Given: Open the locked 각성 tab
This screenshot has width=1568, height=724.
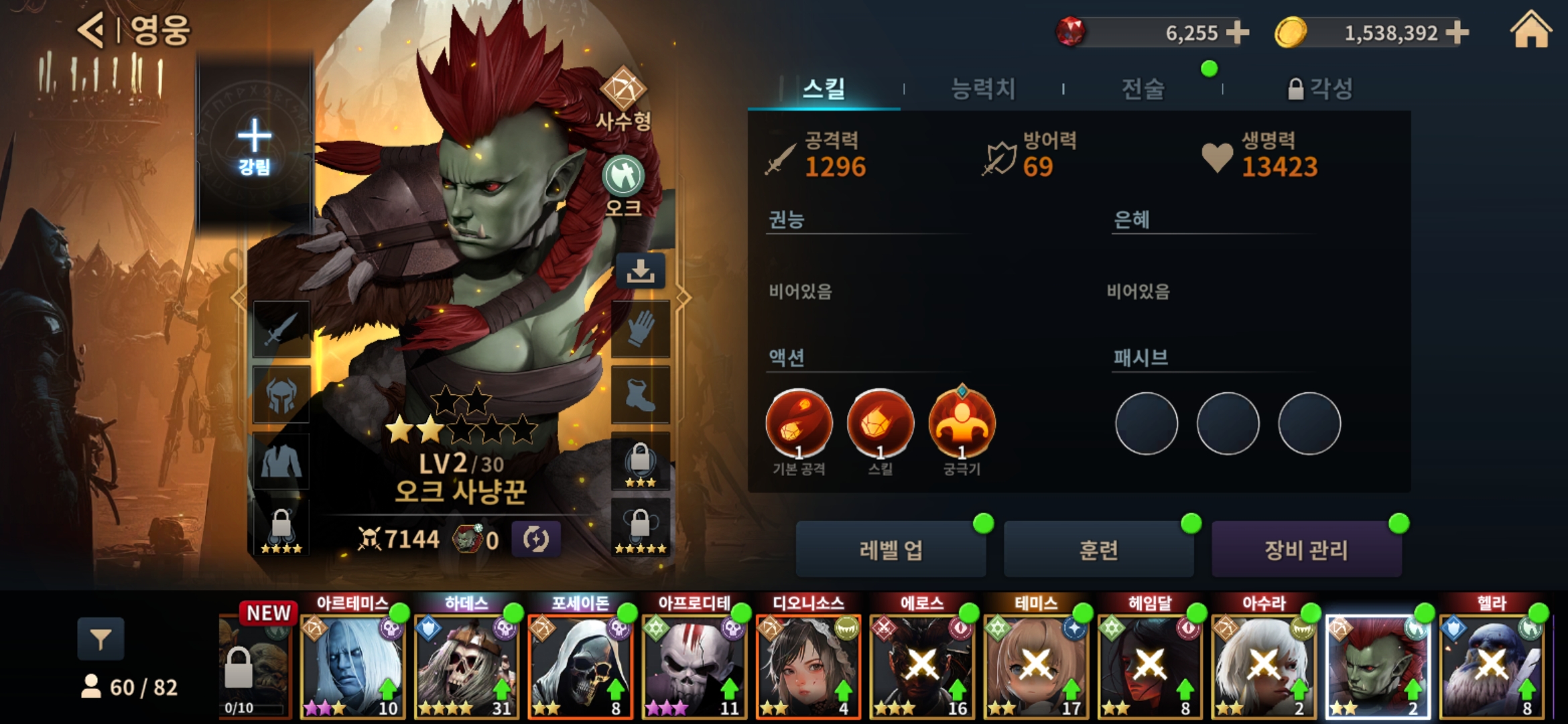Looking at the screenshot, I should (1320, 88).
